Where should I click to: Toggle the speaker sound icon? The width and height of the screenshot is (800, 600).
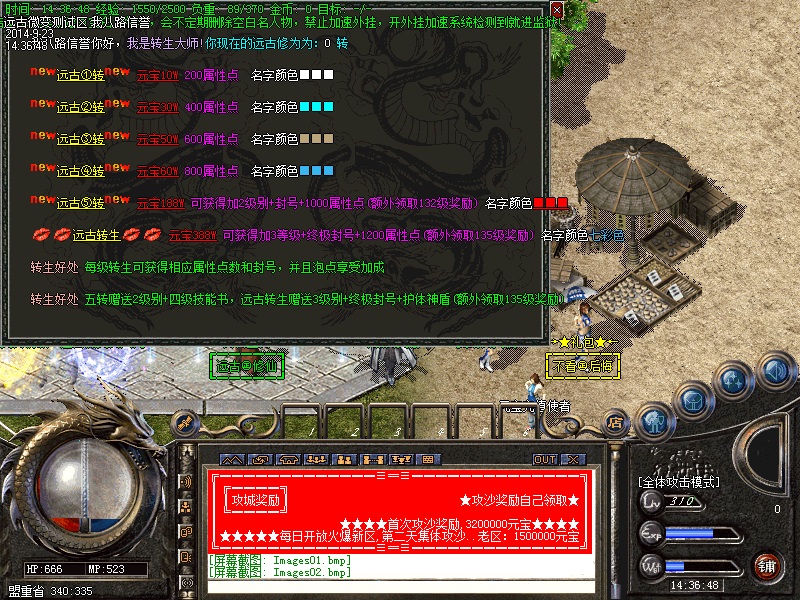tap(775, 371)
